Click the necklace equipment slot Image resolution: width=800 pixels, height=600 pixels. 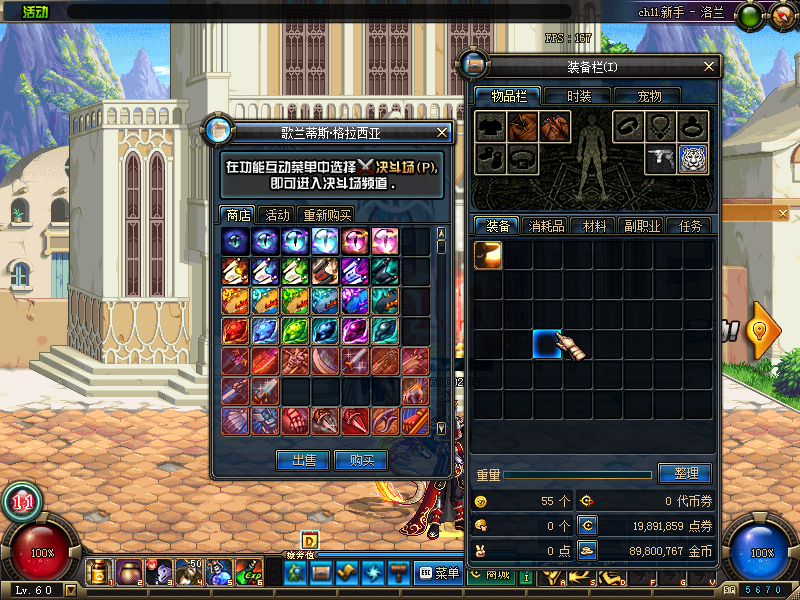(660, 127)
